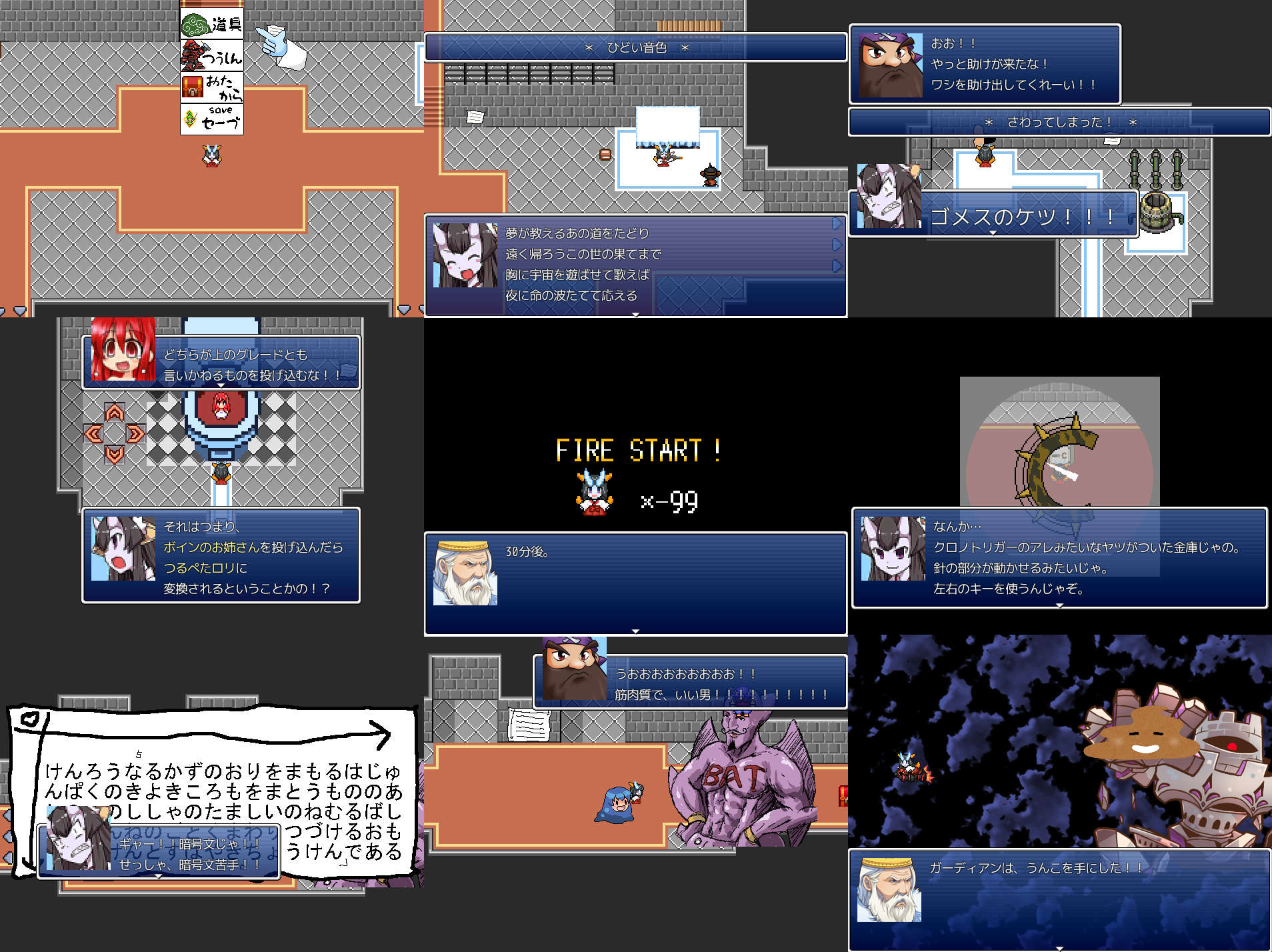The height and width of the screenshot is (952, 1272).
Task: Open the 道具 items menu entry
Action: (211, 25)
